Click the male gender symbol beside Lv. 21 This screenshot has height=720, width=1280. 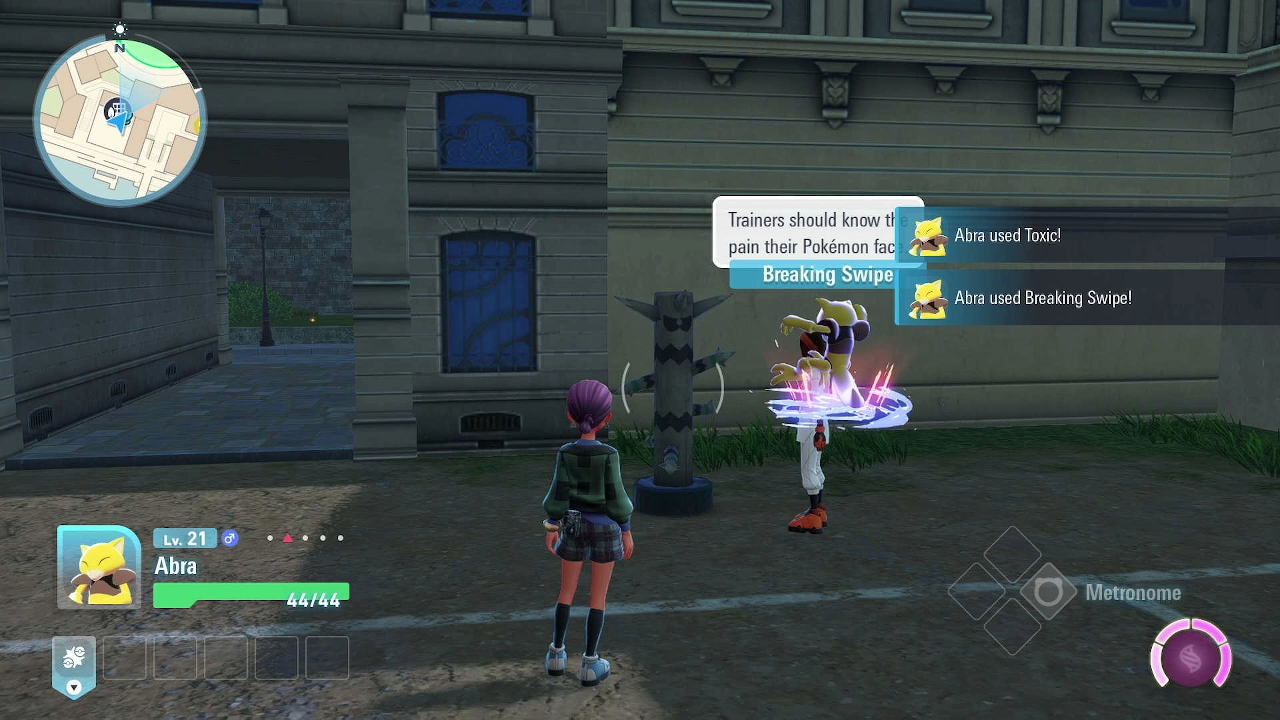230,538
